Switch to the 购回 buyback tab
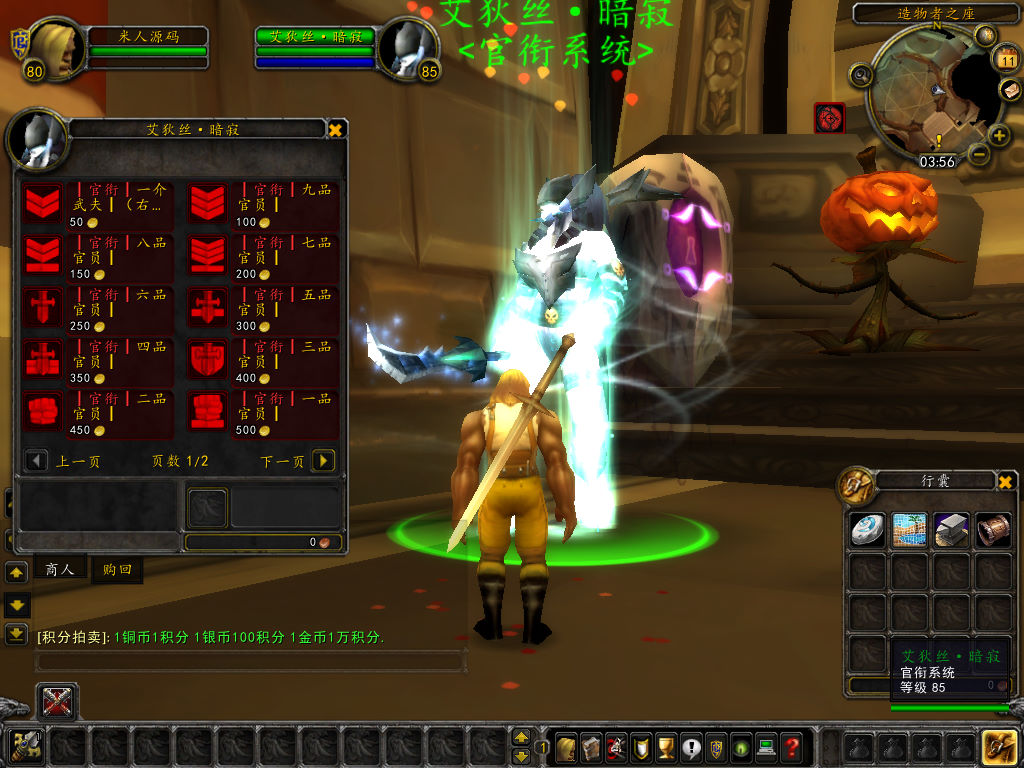Viewport: 1024px width, 768px height. (x=117, y=570)
